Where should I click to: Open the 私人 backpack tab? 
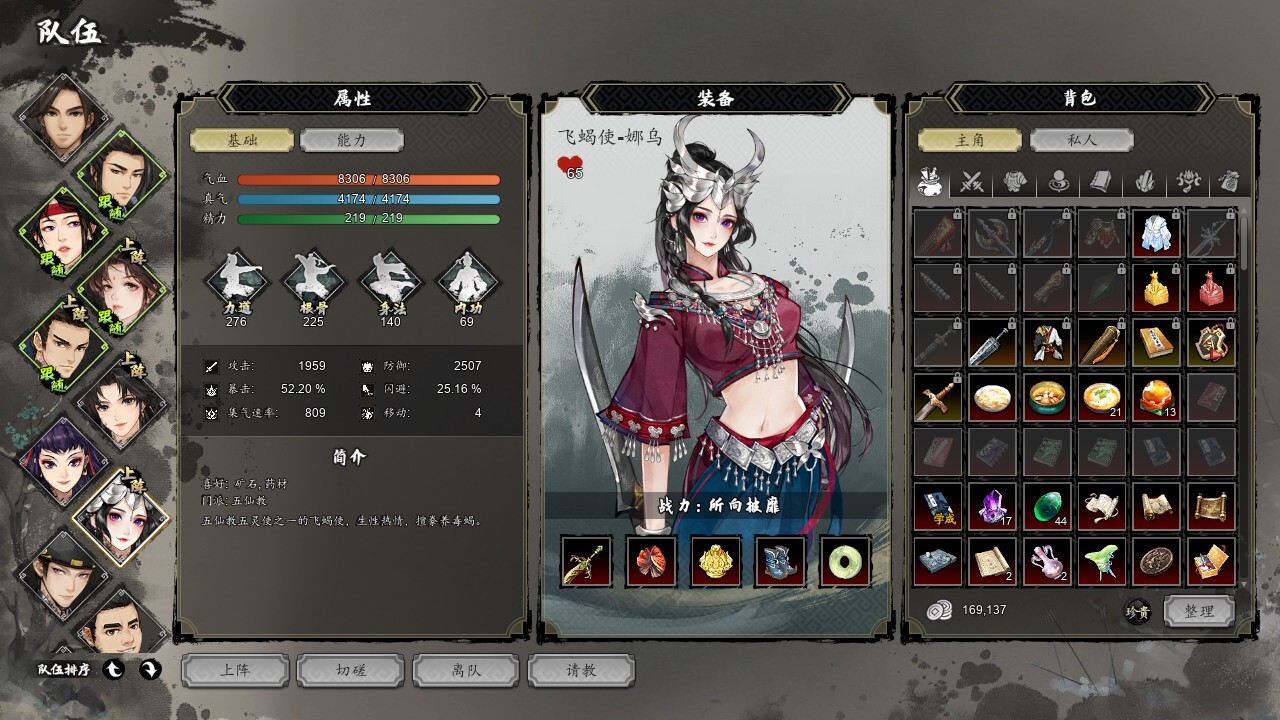coord(1082,140)
